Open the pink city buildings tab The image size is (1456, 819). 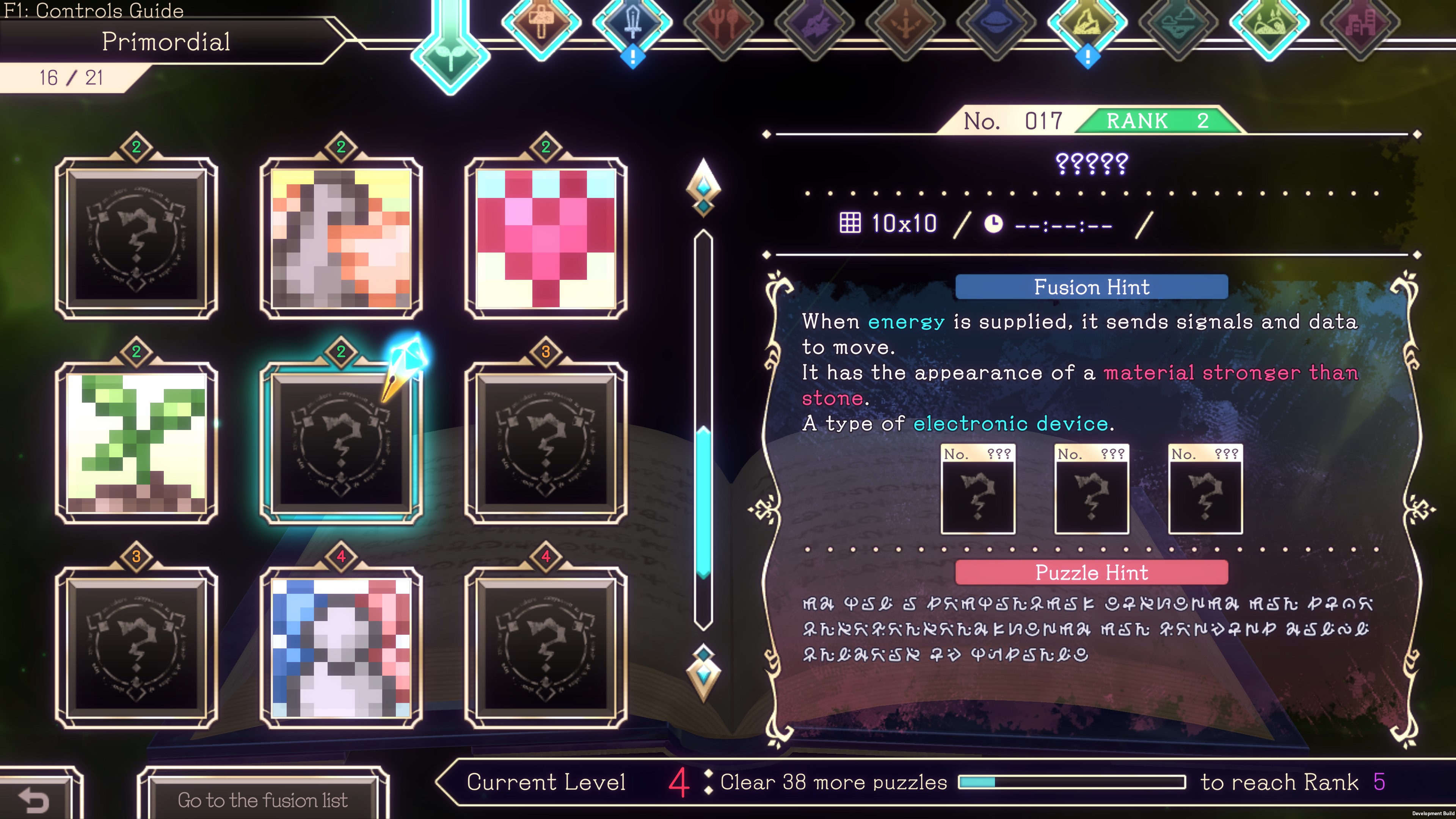(x=1360, y=23)
